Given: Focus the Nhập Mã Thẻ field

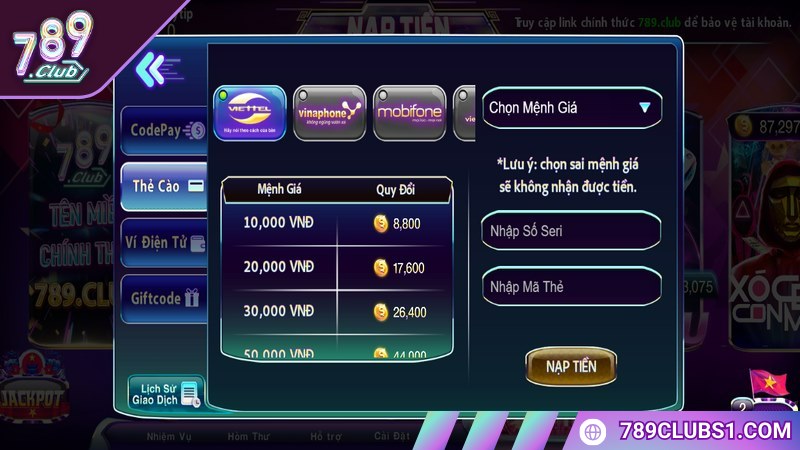Looking at the screenshot, I should click(571, 287).
